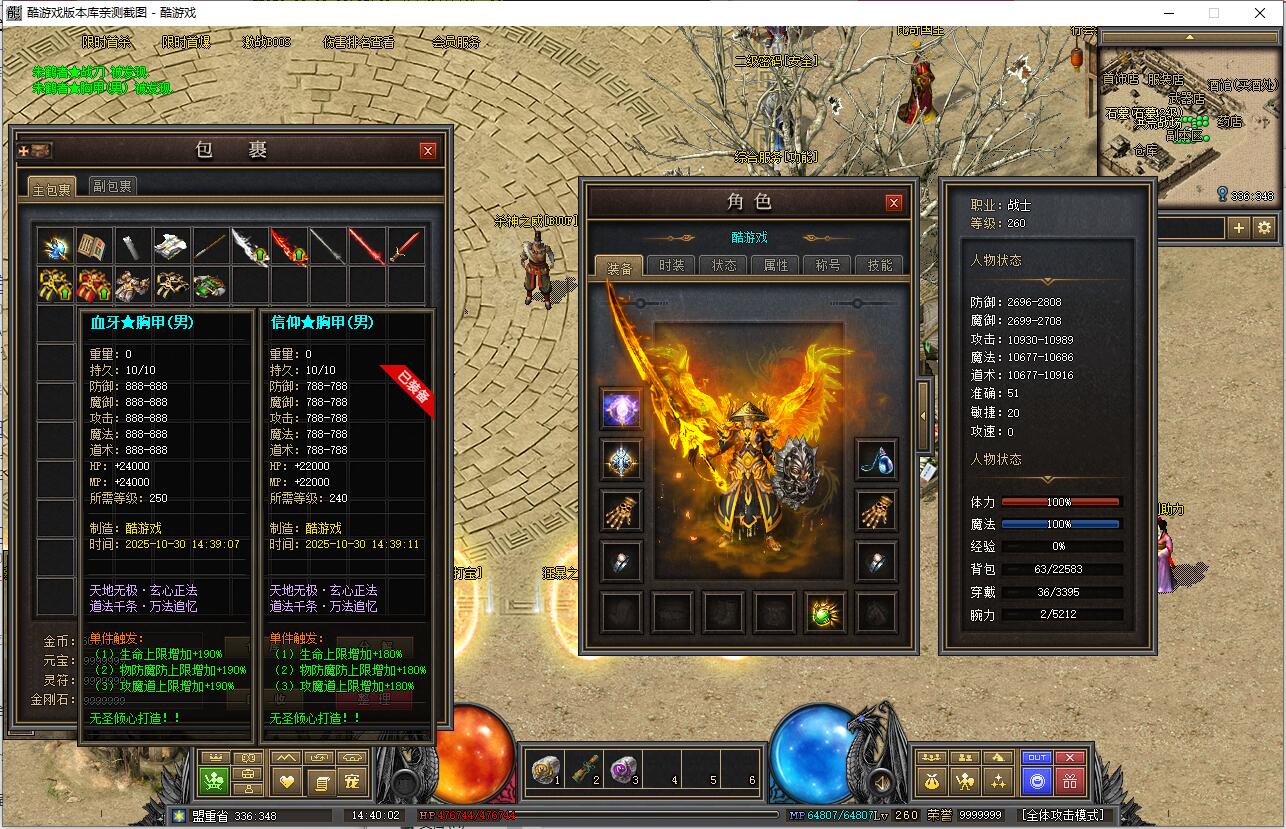Switch to the 技能 tab
Image resolution: width=1286 pixels, height=829 pixels.
880,266
